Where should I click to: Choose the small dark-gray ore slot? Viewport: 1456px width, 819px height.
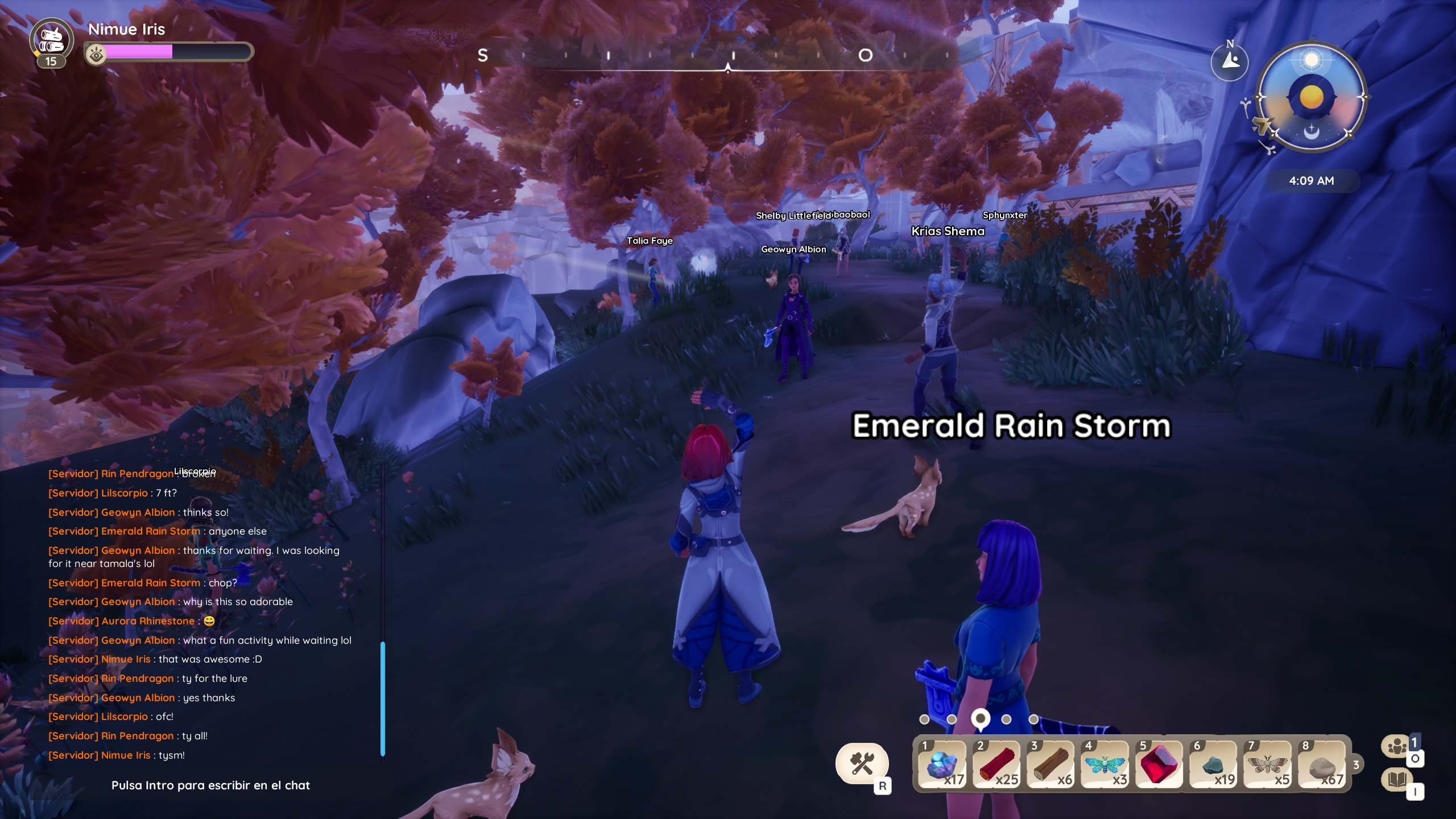click(1213, 765)
